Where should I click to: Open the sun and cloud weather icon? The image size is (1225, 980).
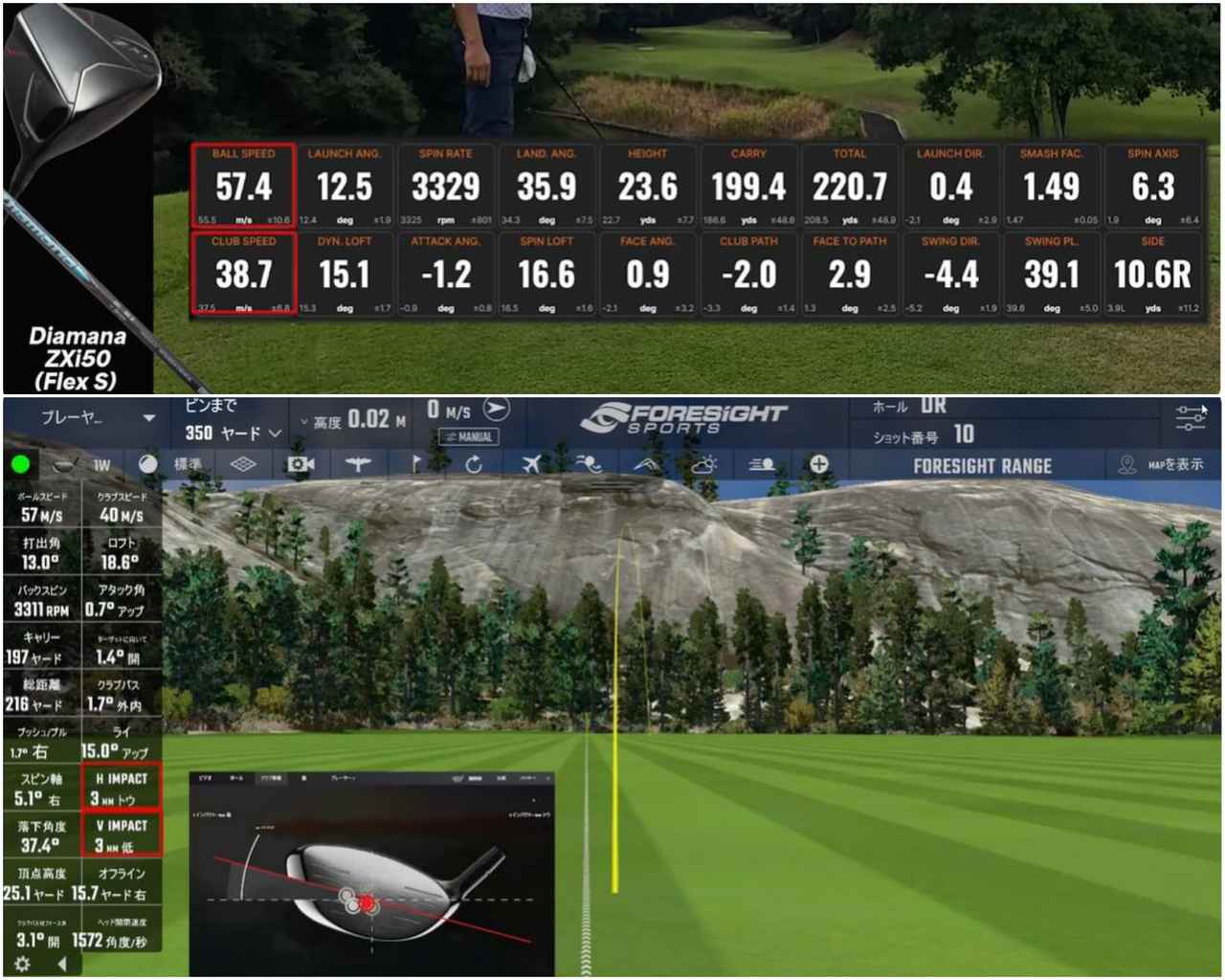(x=703, y=465)
